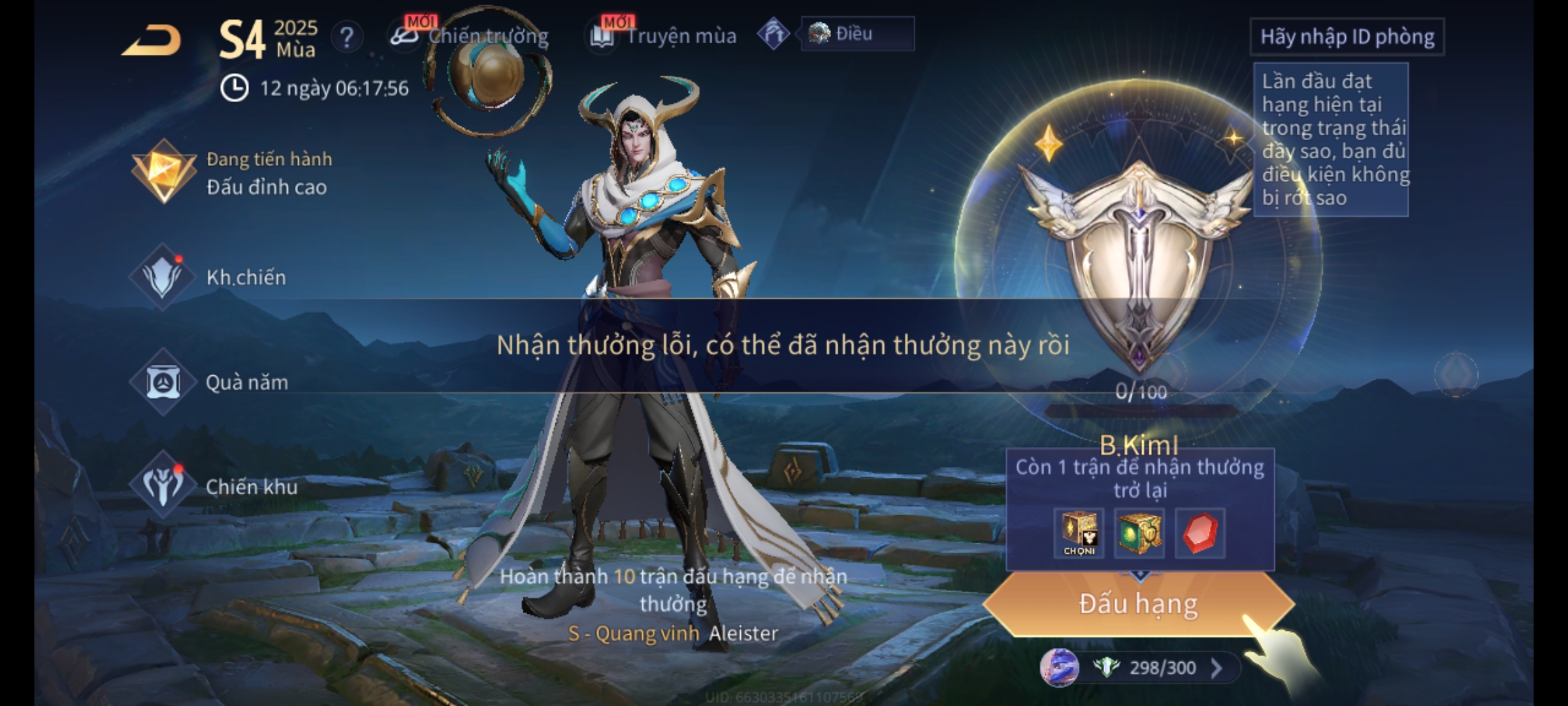Click the silver rank shield emblem
This screenshot has height=706, width=1568.
(1138, 261)
